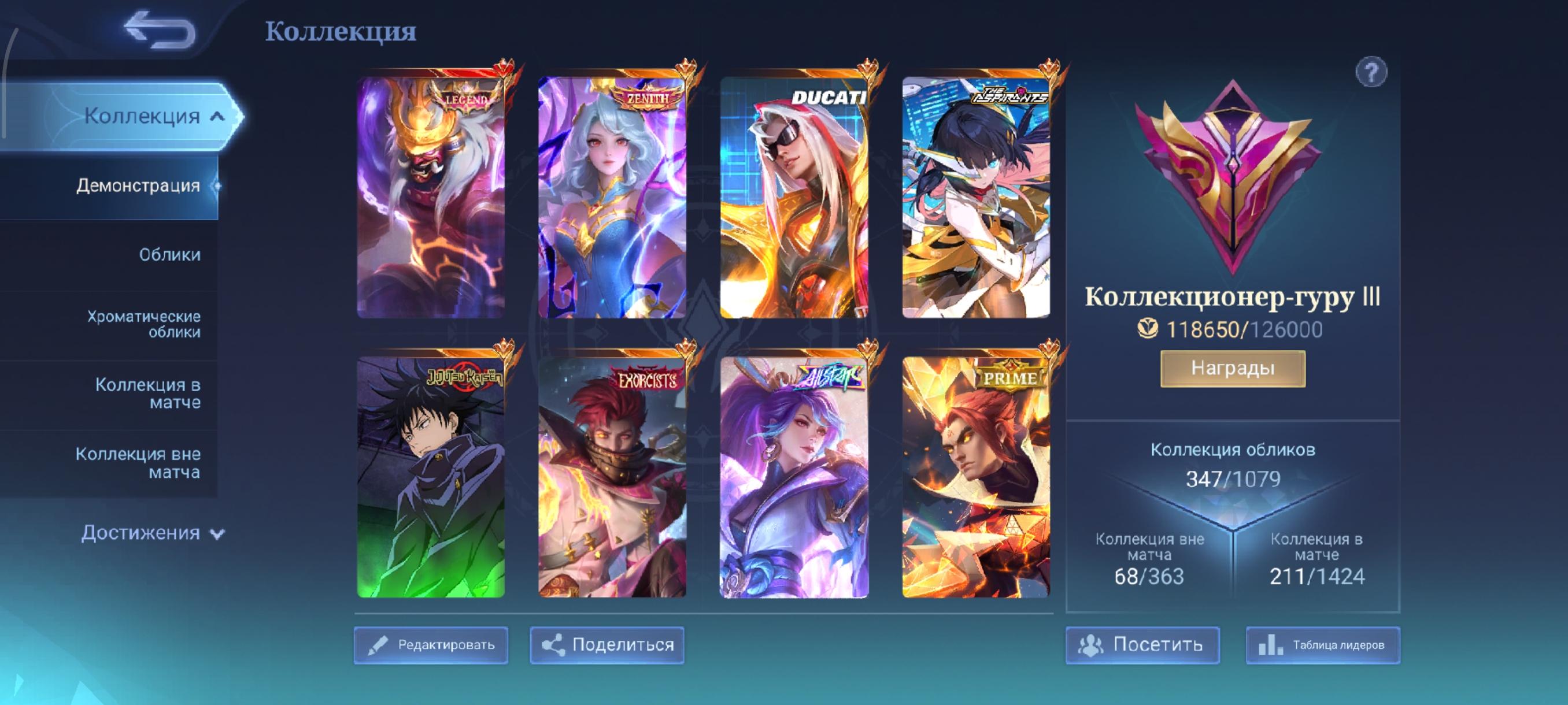Open the Награды rewards button
This screenshot has width=1568, height=705.
1233,368
